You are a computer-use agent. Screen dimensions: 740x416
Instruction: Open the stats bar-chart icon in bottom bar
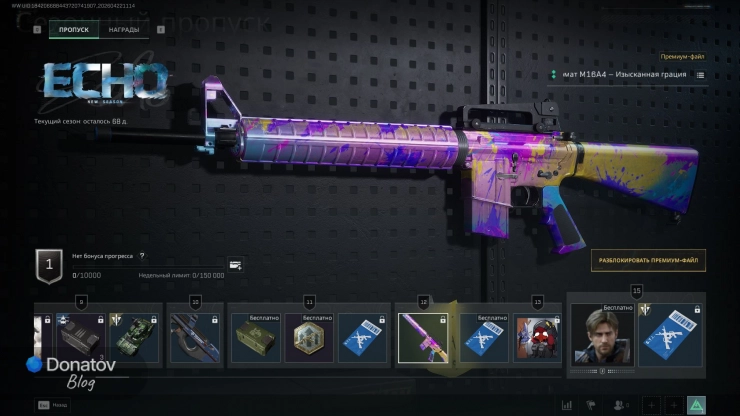pos(567,404)
